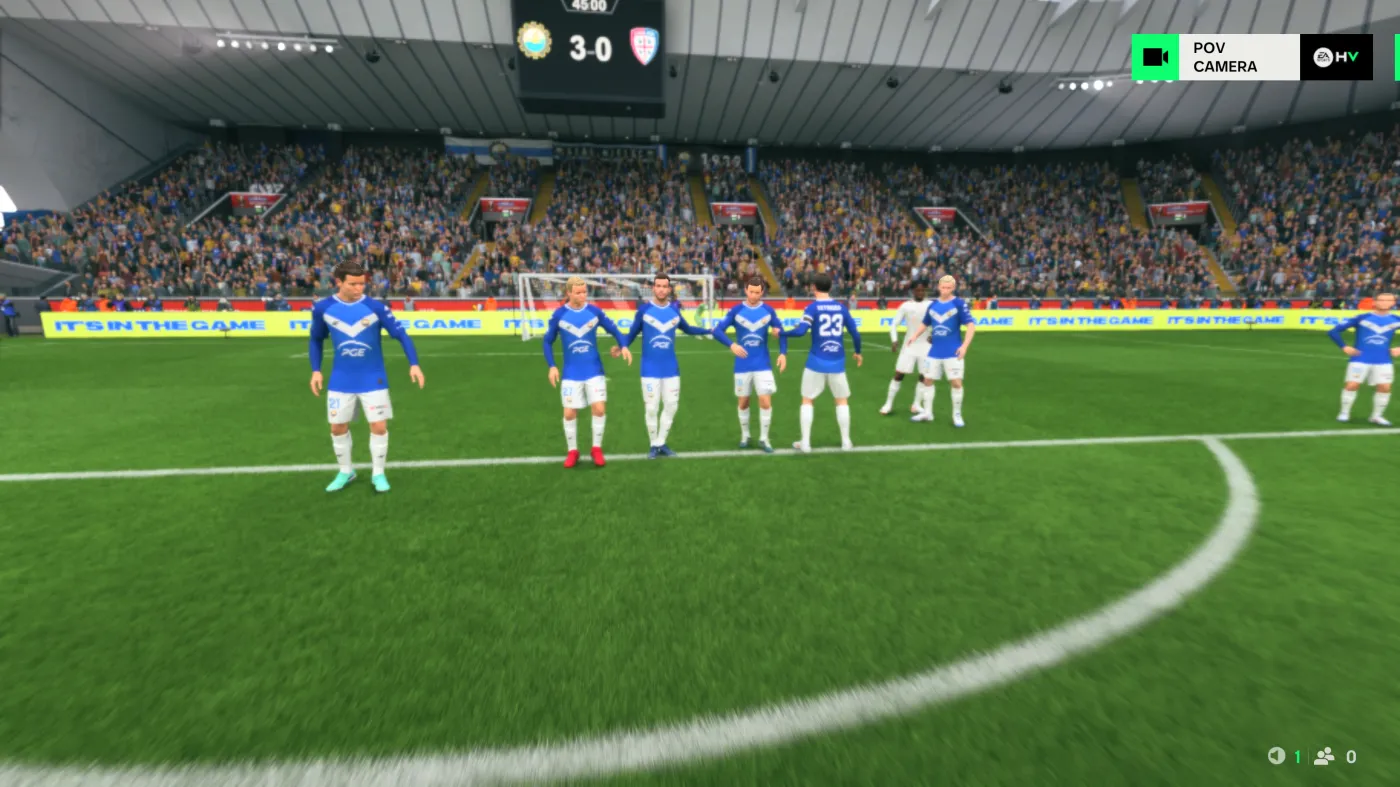Click the video camera glyph in the green square
This screenshot has height=787, width=1400.
click(1155, 57)
